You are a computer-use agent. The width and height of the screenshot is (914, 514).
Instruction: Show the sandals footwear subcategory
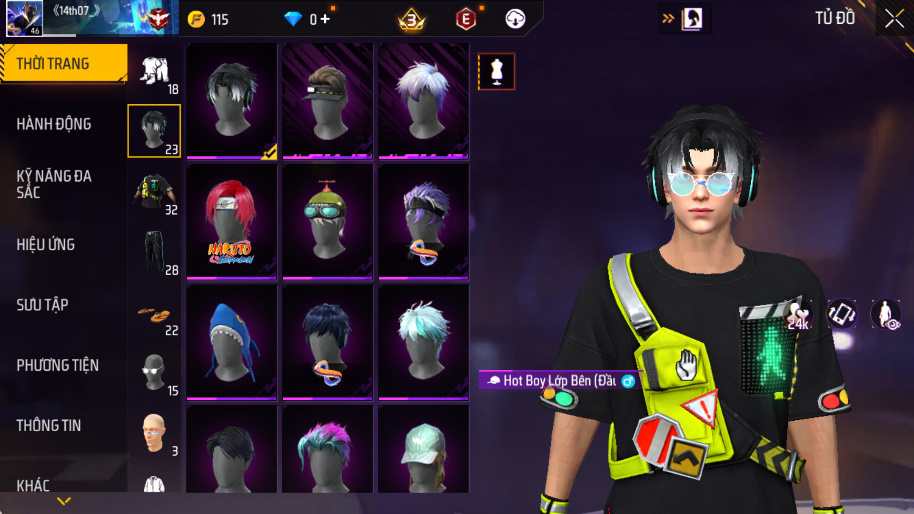154,313
